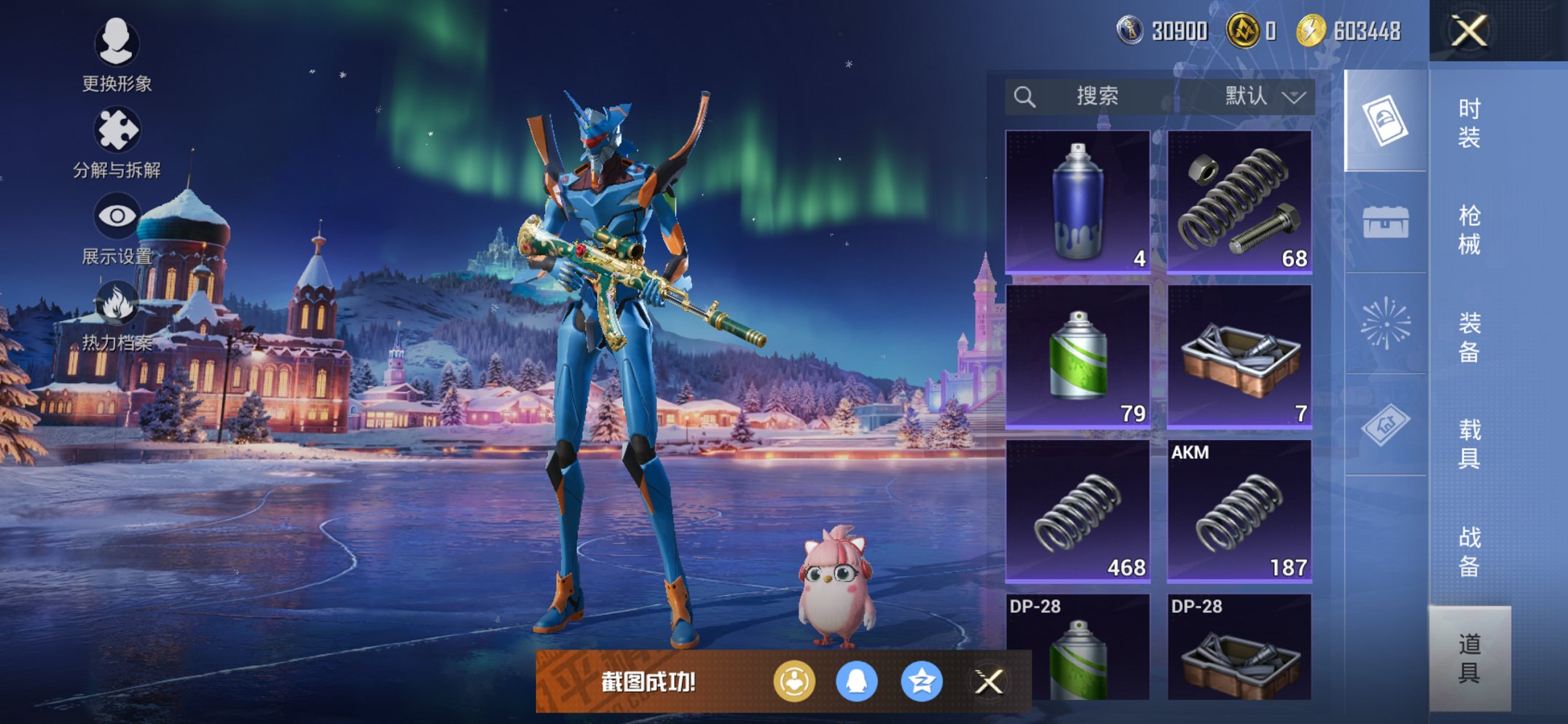The height and width of the screenshot is (724, 1568).
Task: Select the AKM spring item
Action: (1239, 510)
